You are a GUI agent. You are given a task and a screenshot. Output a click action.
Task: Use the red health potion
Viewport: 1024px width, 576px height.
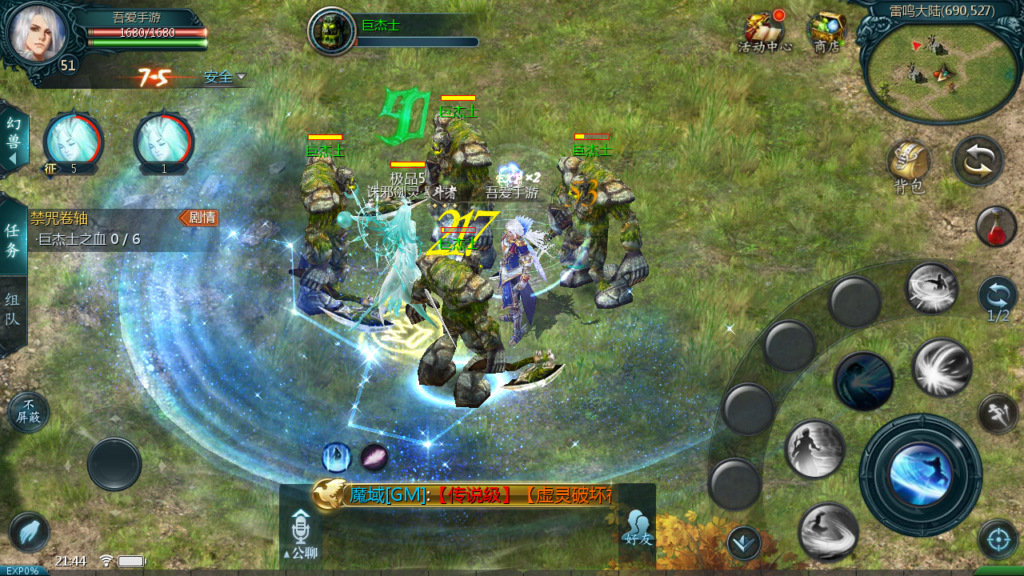pyautogui.click(x=996, y=226)
